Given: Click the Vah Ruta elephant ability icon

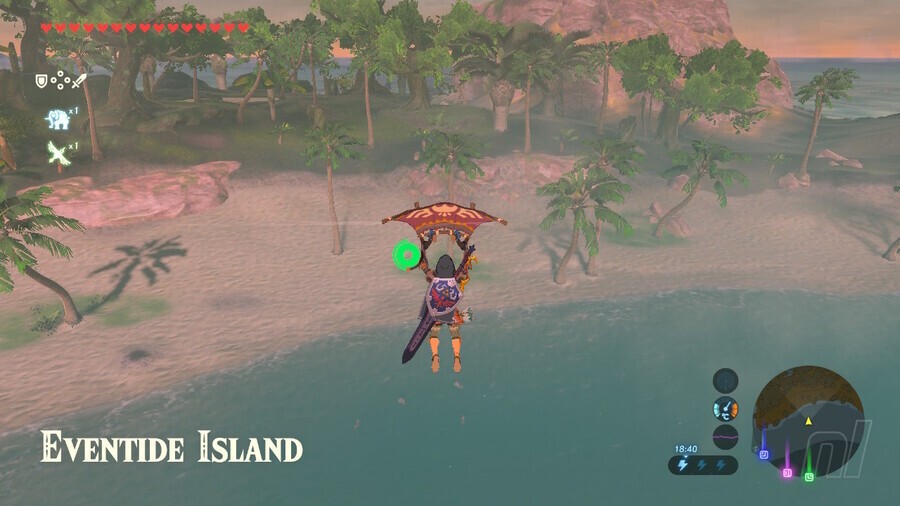Looking at the screenshot, I should pos(57,120).
